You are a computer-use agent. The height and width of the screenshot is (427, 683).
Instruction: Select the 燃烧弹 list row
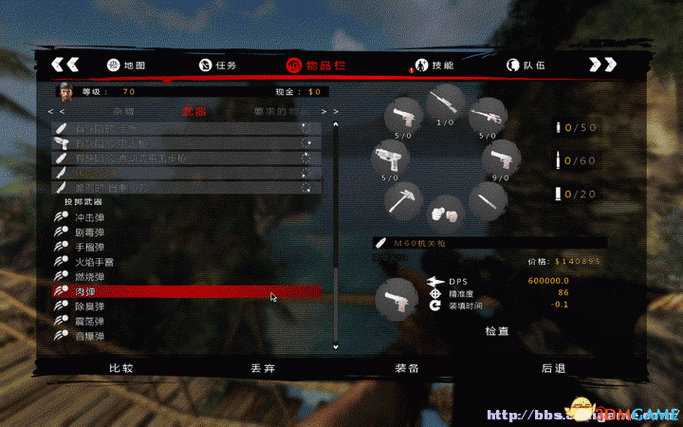click(92, 276)
